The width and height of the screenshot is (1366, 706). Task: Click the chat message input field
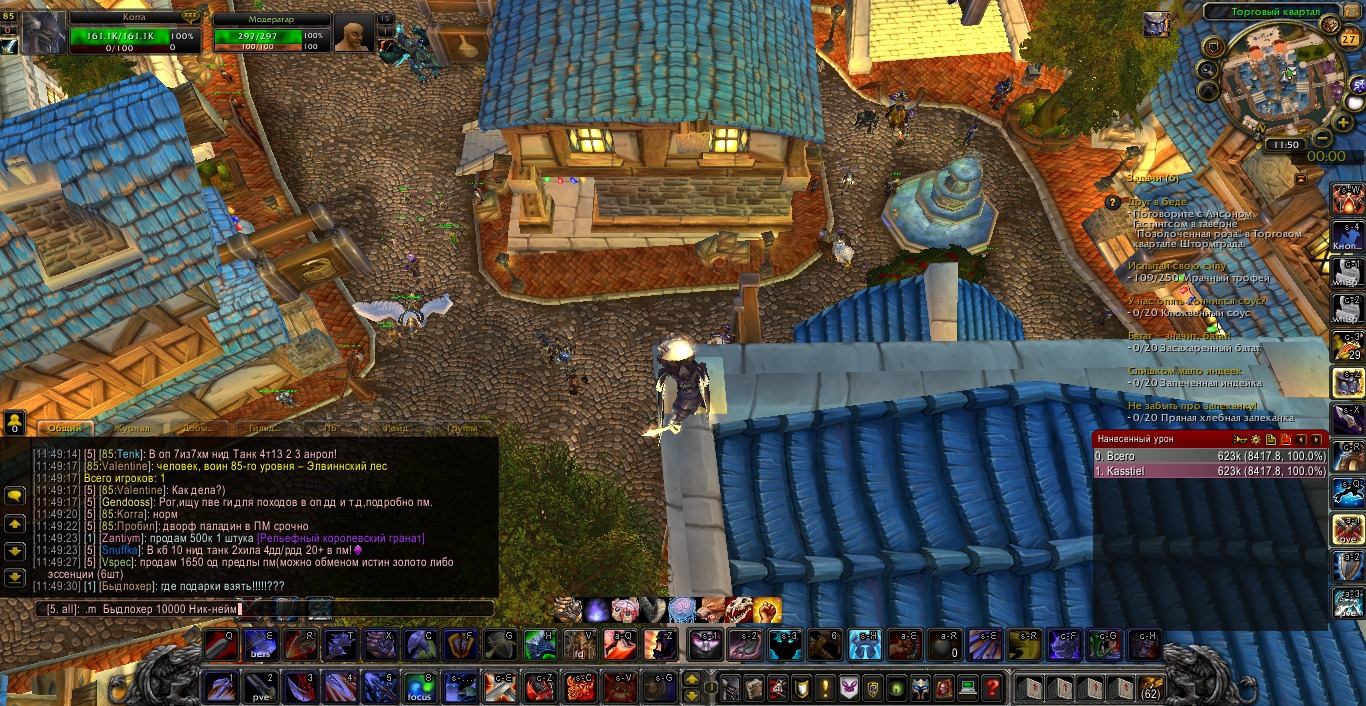(265, 608)
